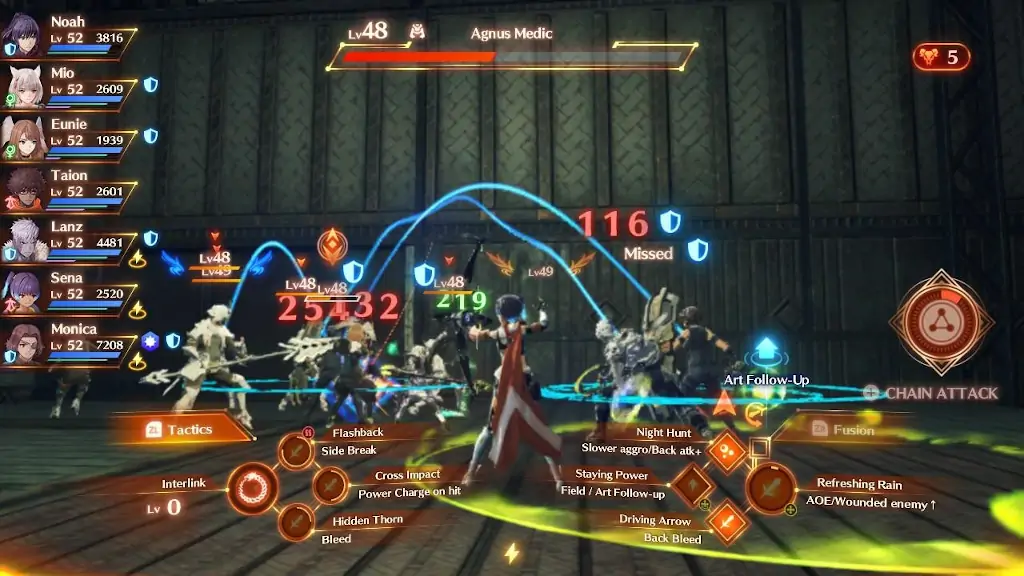Select Mio's party portrait
The image size is (1024, 576).
(x=22, y=87)
